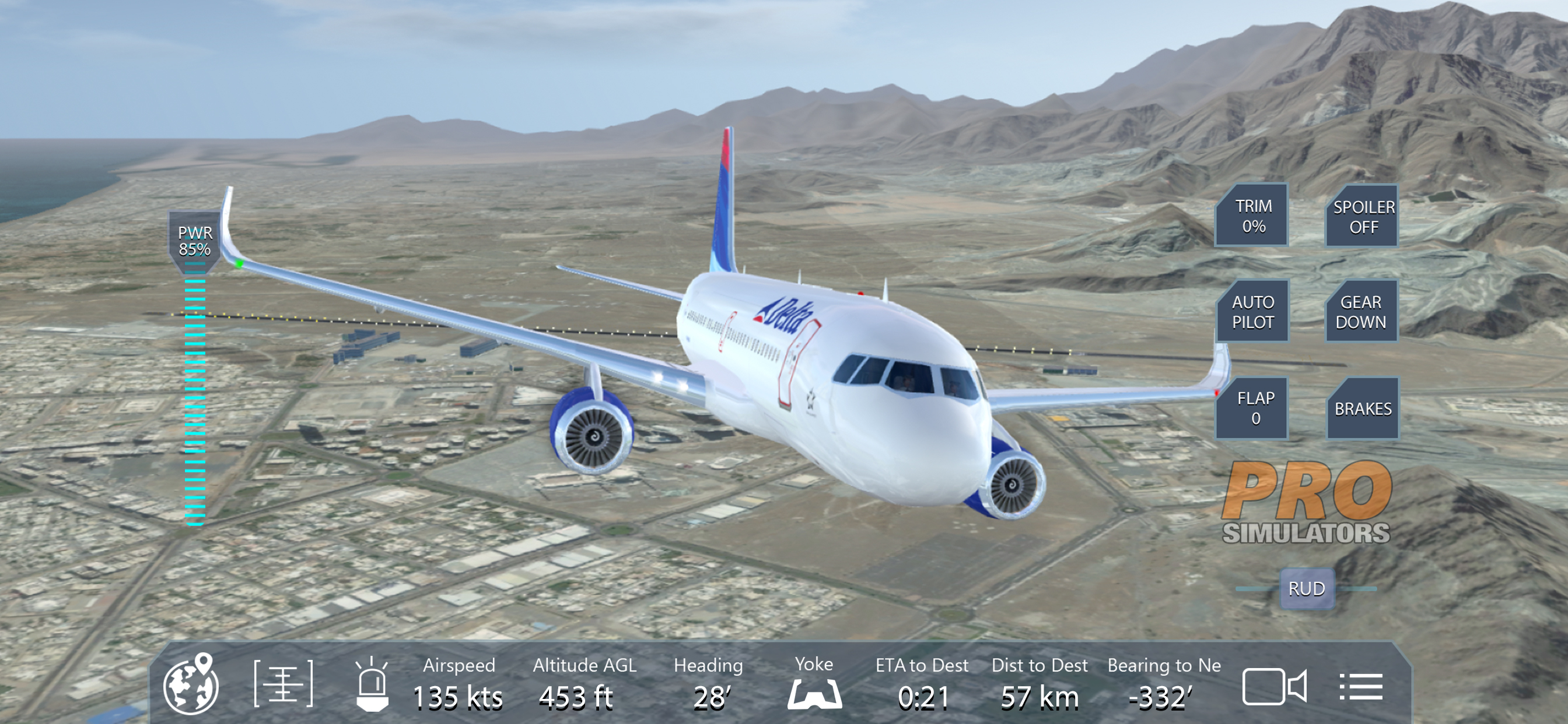The image size is (1568, 724).
Task: Engage the AUTO PILOT button
Action: click(1252, 311)
